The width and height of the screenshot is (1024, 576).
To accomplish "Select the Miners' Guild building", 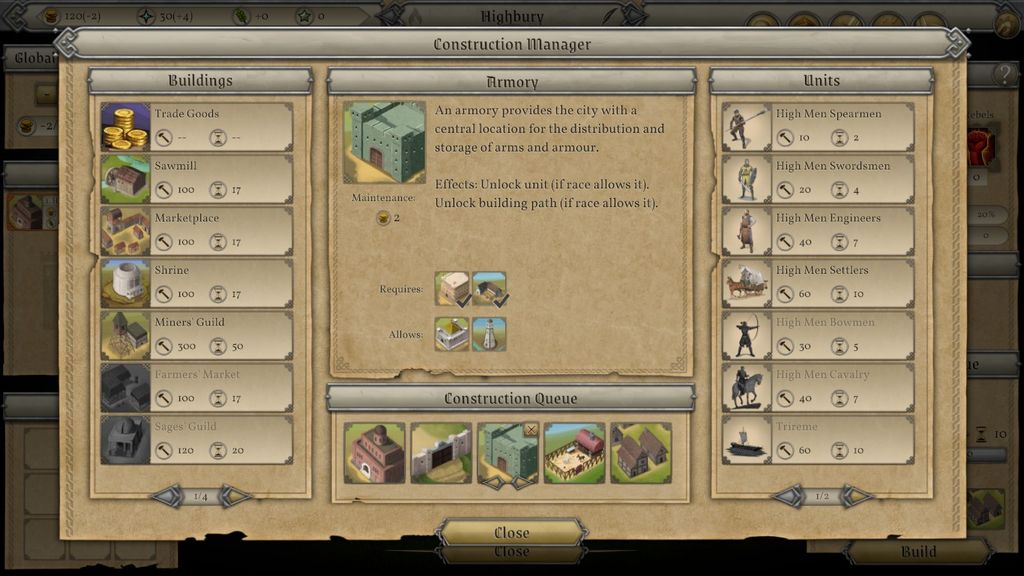I will coord(196,335).
